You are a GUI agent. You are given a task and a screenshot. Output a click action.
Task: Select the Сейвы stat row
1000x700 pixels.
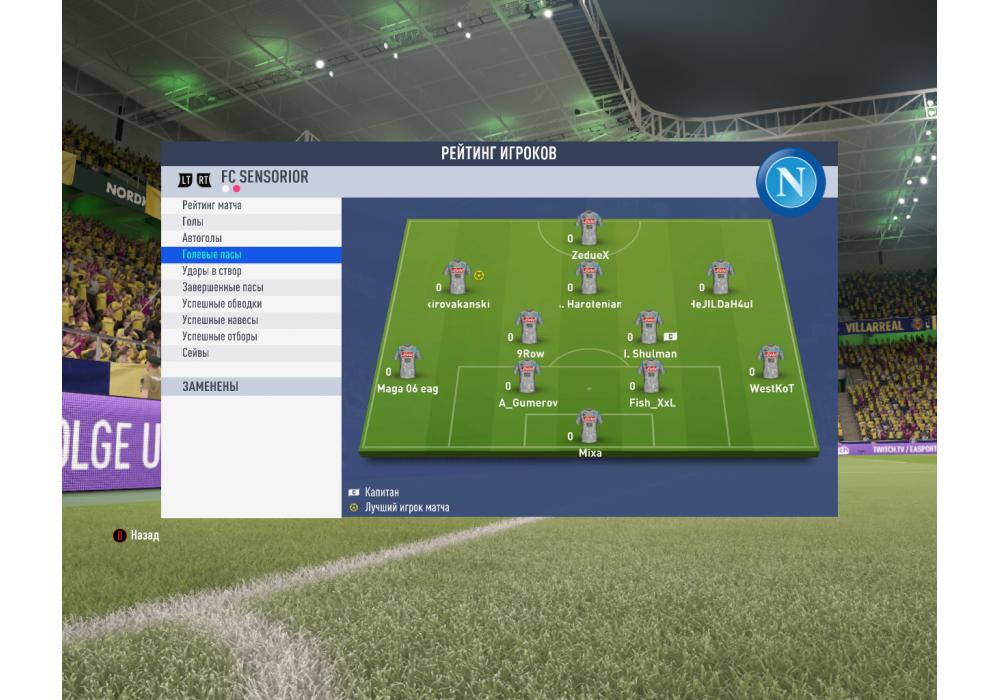pos(250,353)
